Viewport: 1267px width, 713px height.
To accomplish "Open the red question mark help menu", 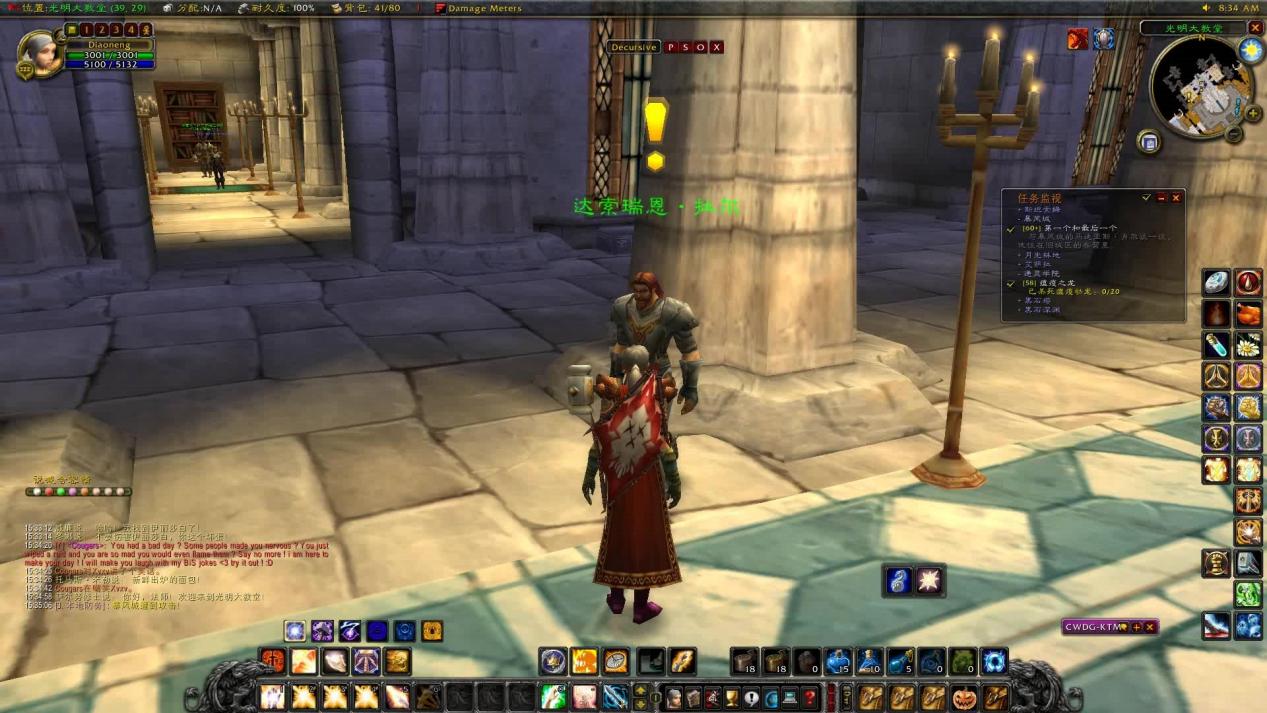I will click(x=810, y=697).
